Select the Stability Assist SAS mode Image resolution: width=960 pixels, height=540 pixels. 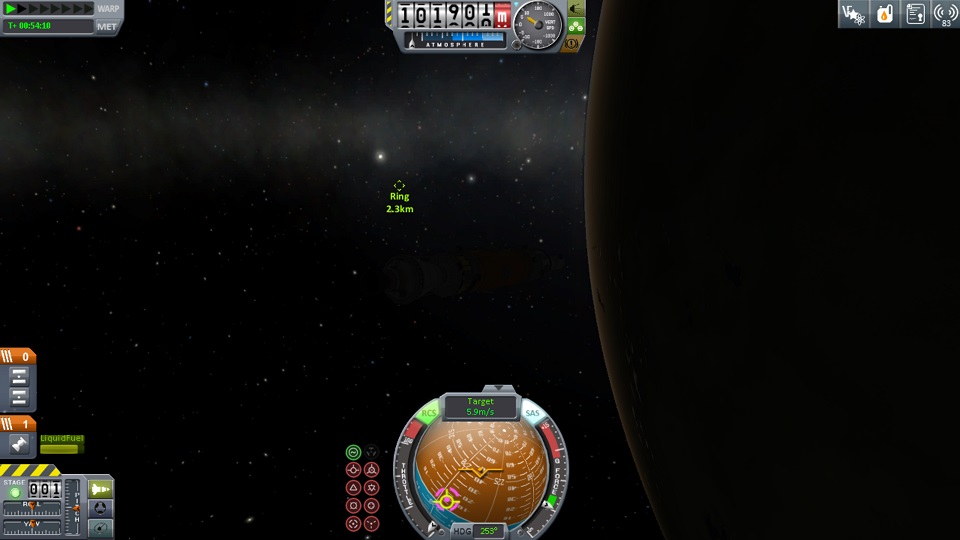point(353,452)
